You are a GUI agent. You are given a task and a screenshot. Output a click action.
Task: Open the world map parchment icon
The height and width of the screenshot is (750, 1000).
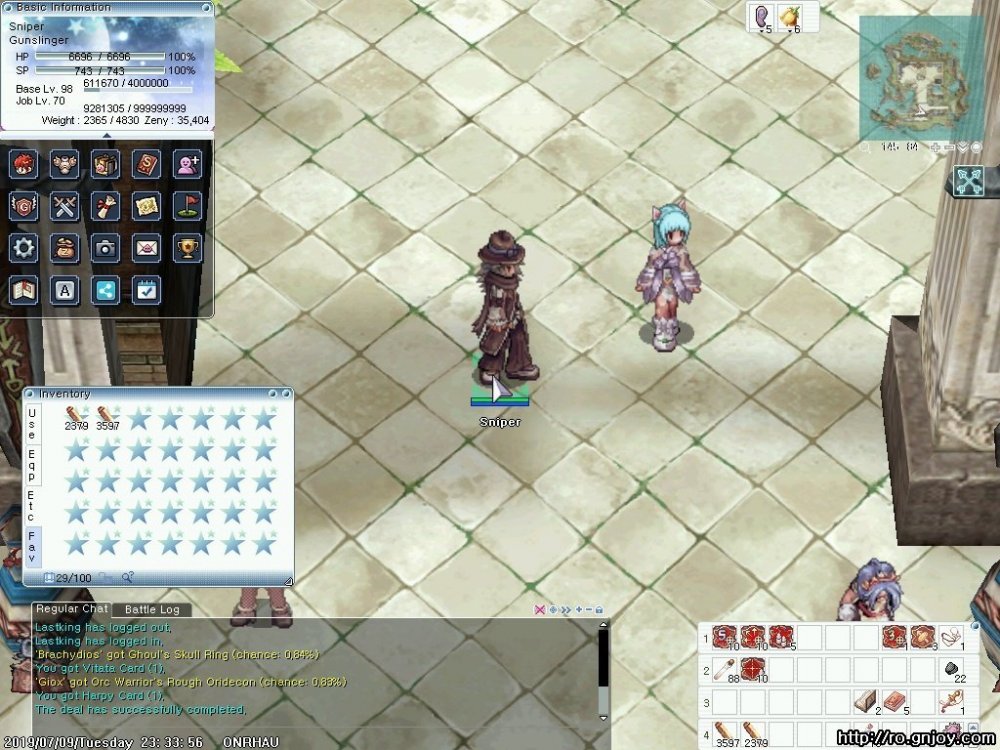coord(147,205)
